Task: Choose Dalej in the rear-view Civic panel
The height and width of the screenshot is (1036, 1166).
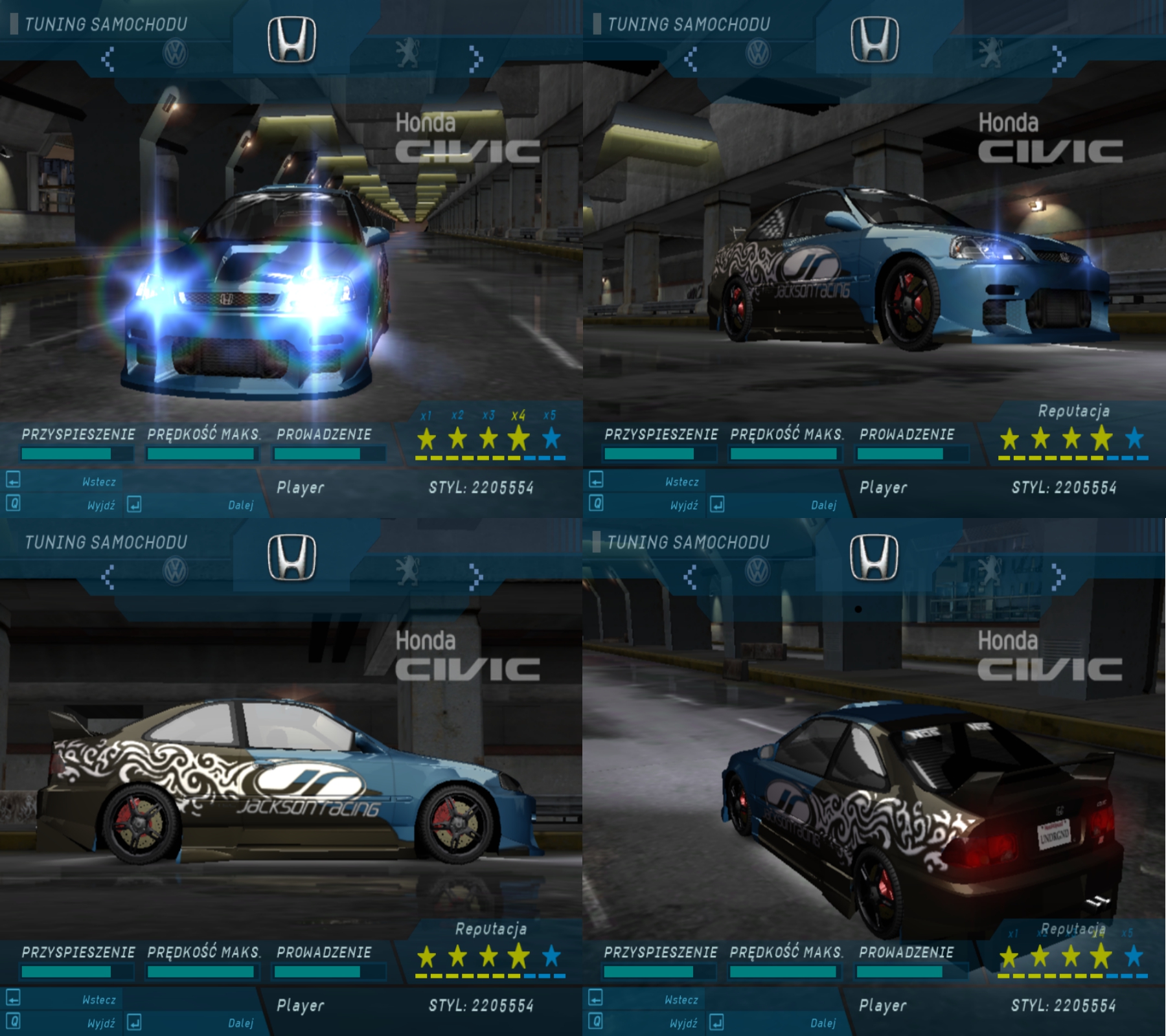Action: click(823, 1023)
